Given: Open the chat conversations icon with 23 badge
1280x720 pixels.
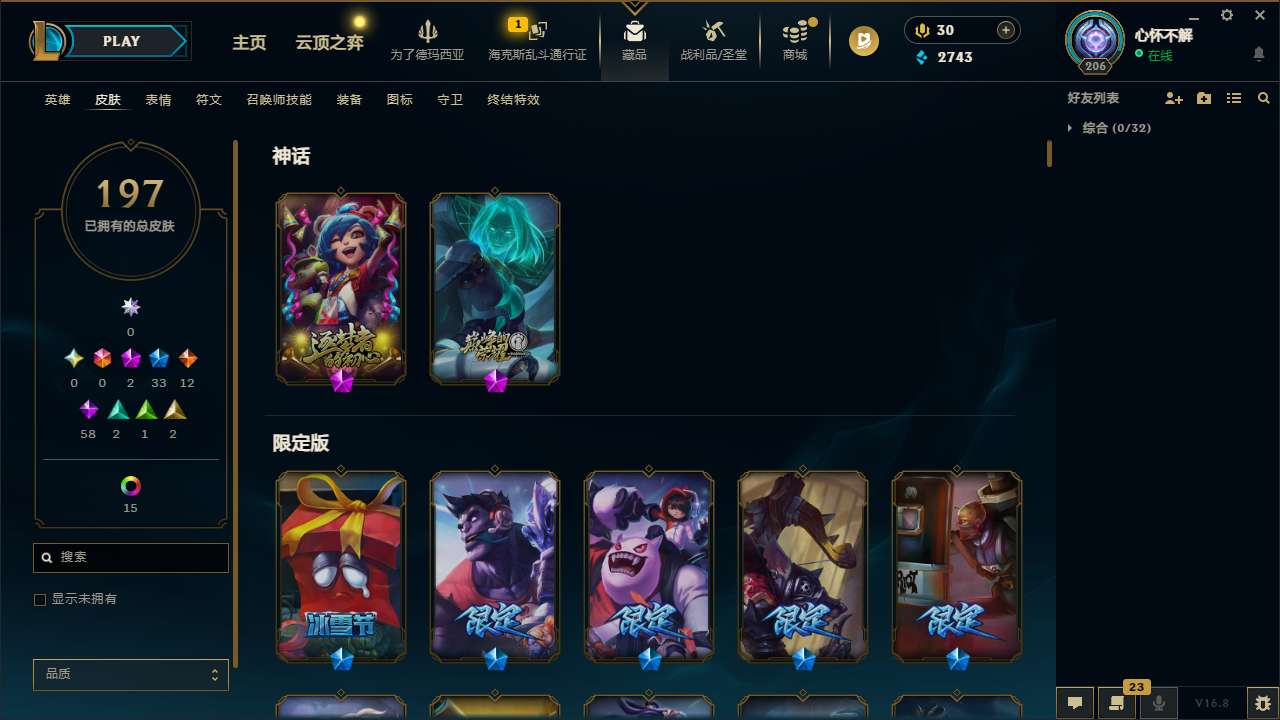Looking at the screenshot, I should coord(1117,703).
